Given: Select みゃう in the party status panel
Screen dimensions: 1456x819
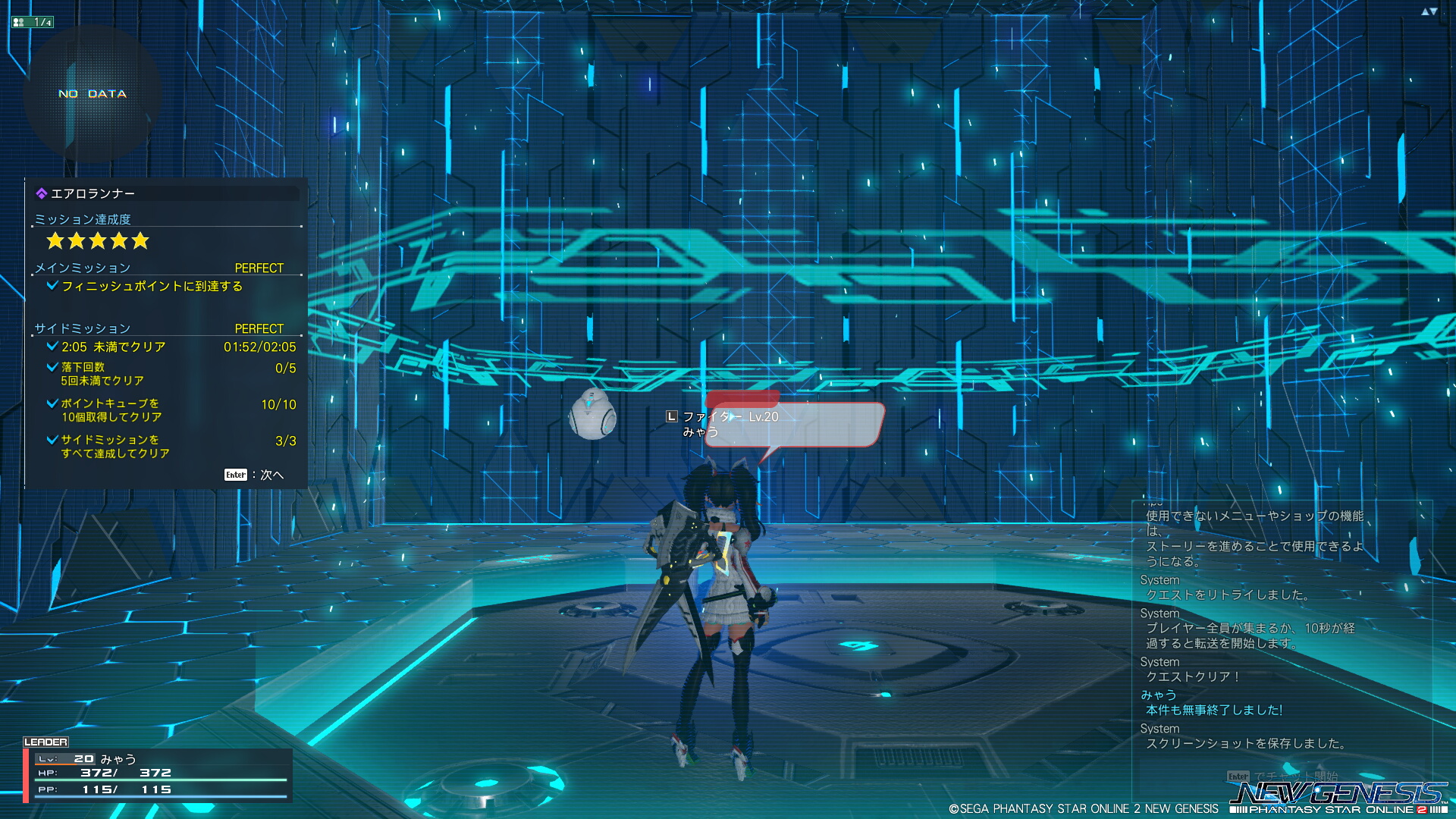Looking at the screenshot, I should [x=118, y=759].
